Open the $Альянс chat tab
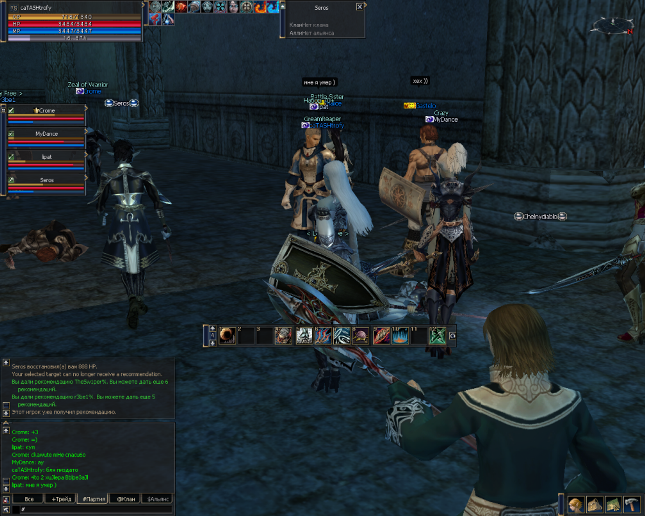The width and height of the screenshot is (645, 516). point(158,498)
